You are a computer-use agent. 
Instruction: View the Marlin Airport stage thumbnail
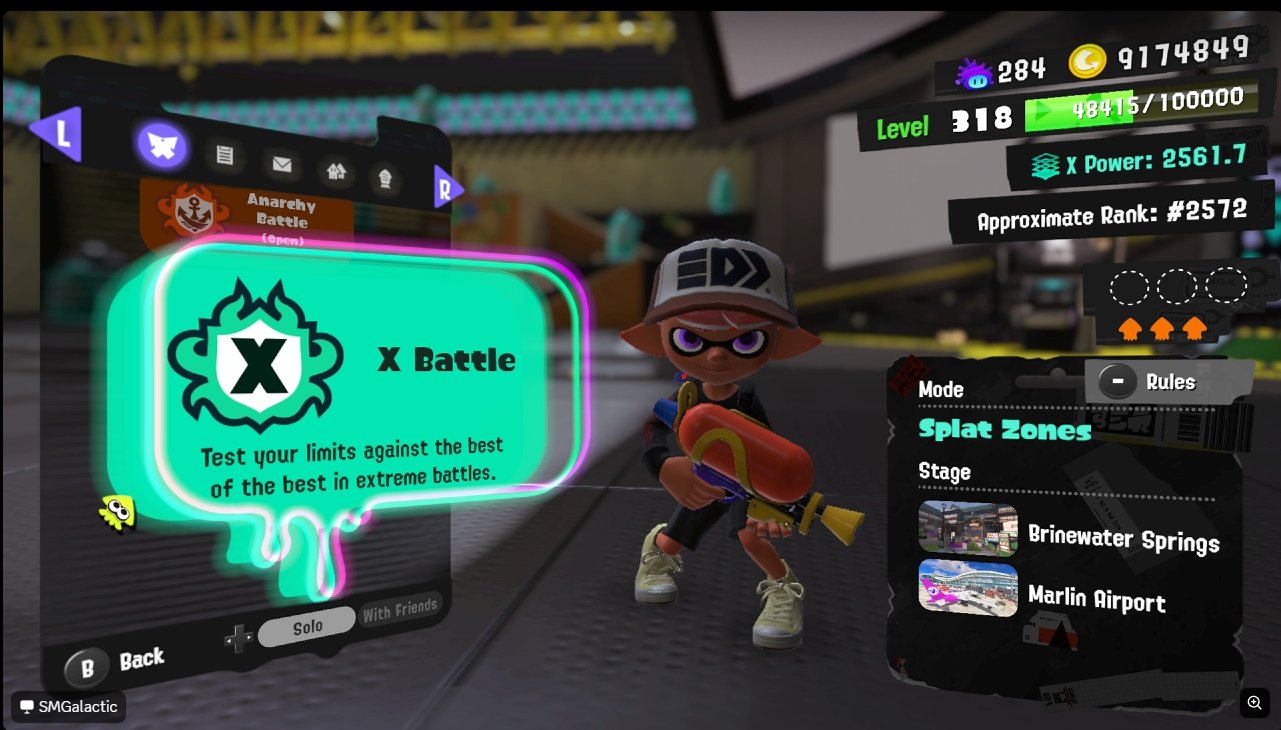coord(967,588)
